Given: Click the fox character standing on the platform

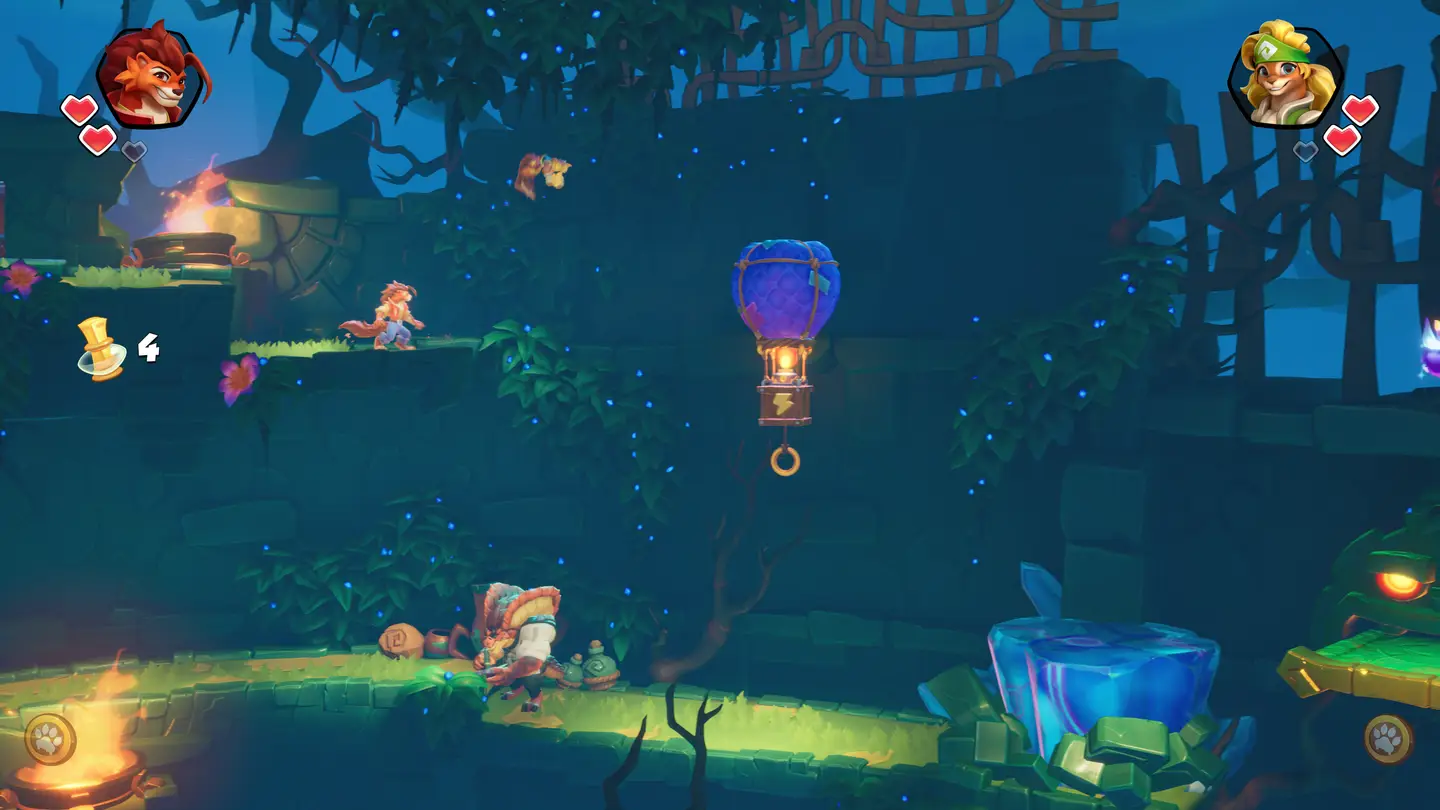Looking at the screenshot, I should [x=397, y=315].
